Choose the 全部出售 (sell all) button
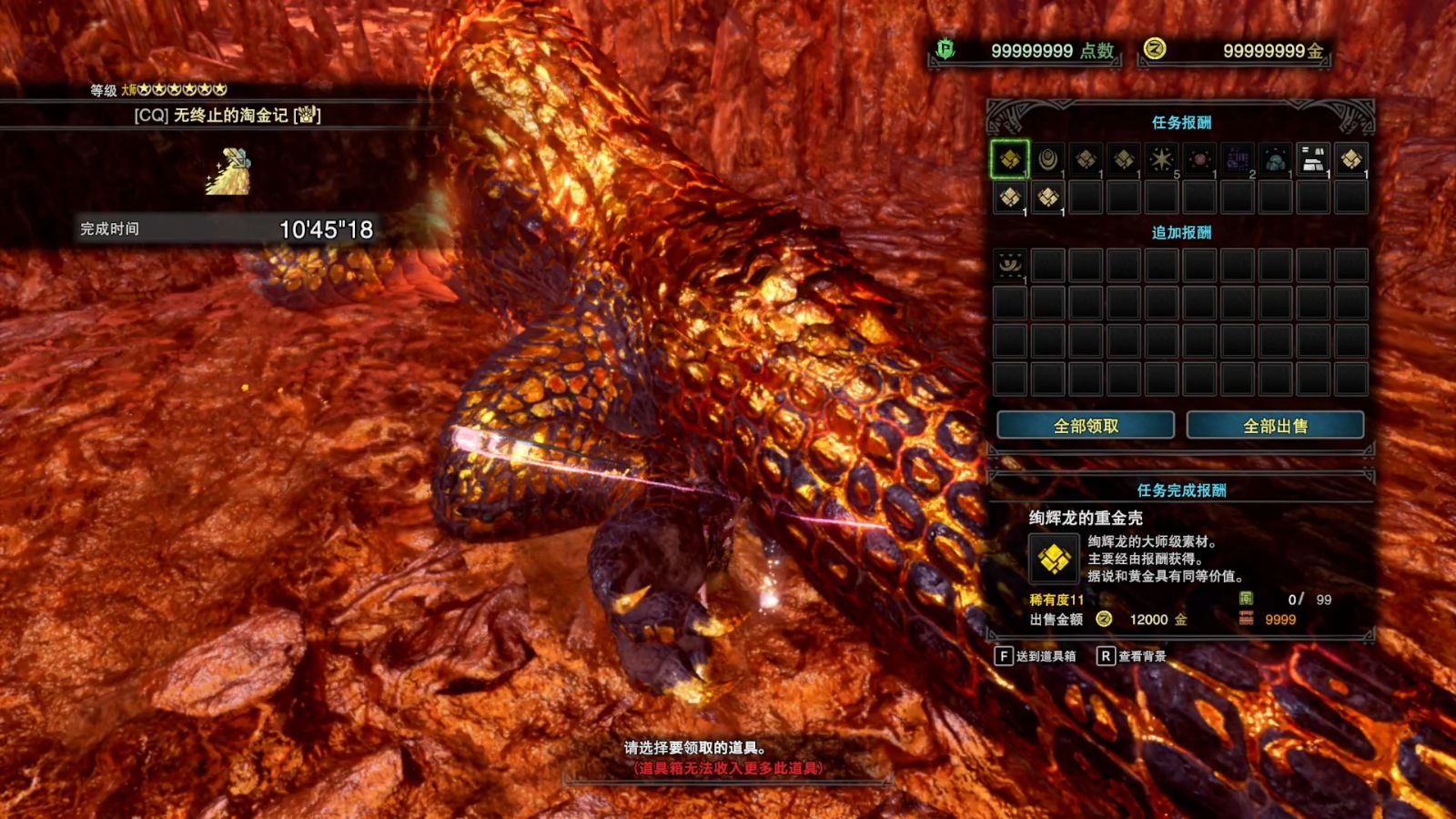Image resolution: width=1456 pixels, height=819 pixels. [1275, 426]
